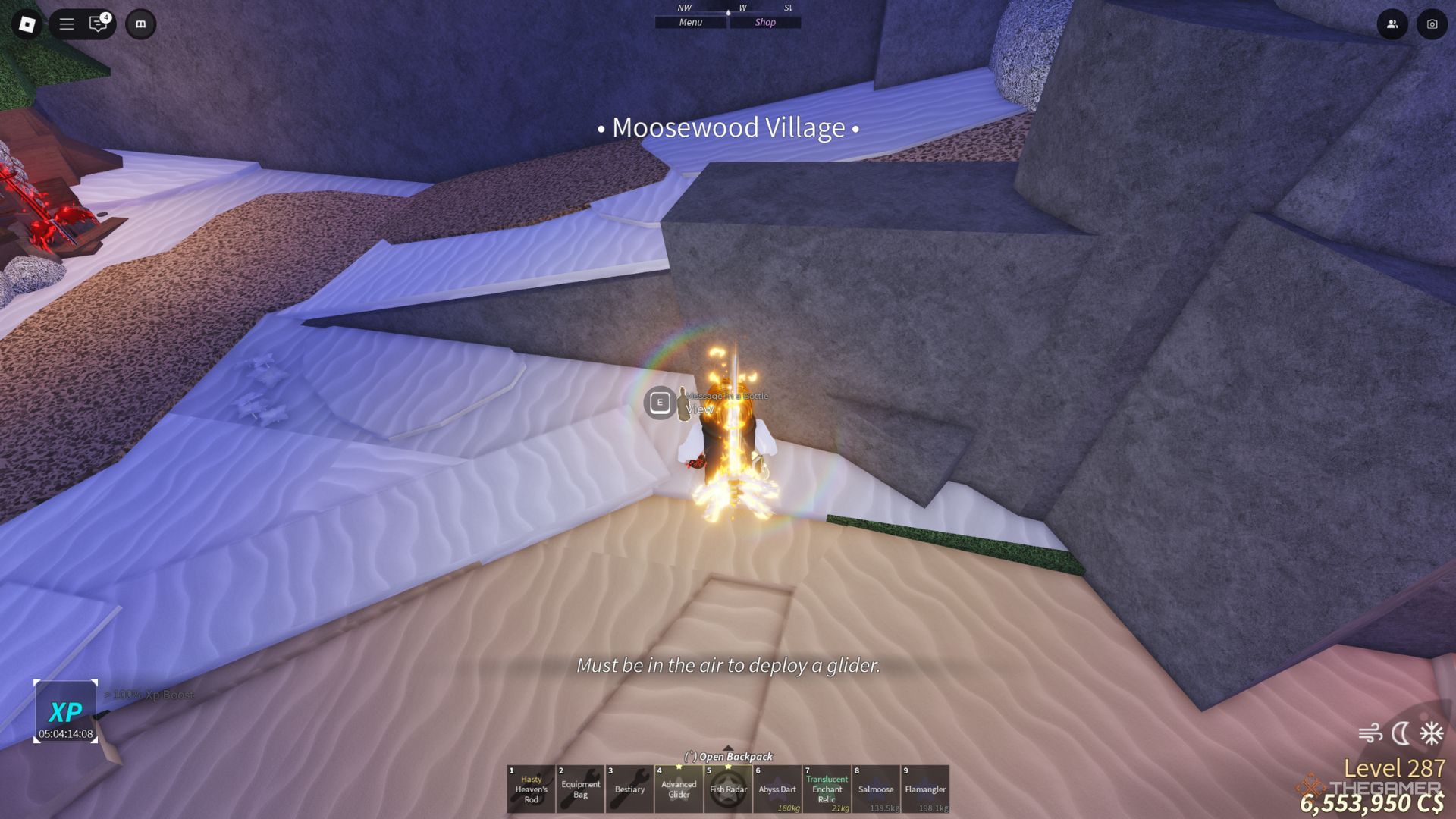Open the hamburger menu button
Screen dimensions: 1456x819
pos(67,24)
